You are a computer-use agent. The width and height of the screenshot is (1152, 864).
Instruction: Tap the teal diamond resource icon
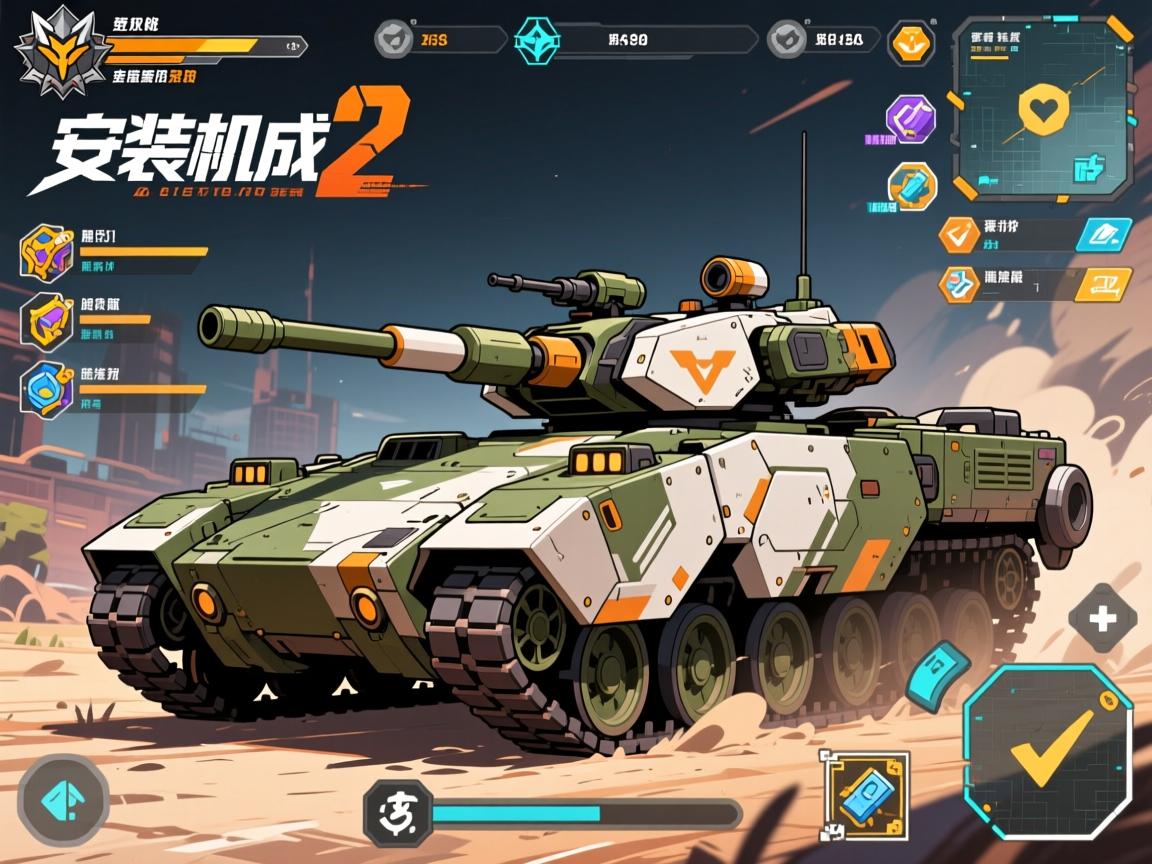pyautogui.click(x=539, y=40)
